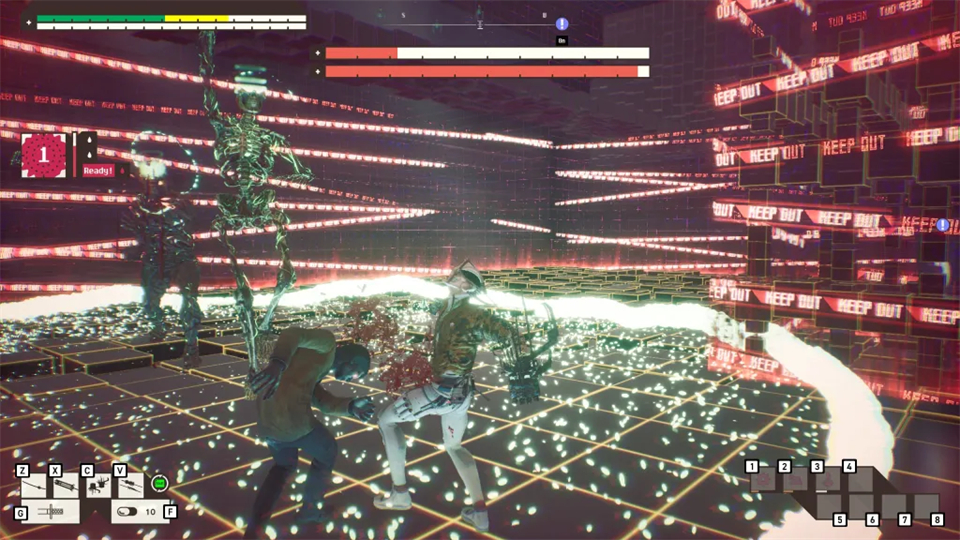Screen dimensions: 960x540
Task: Activate the crossbow-shaped tool slot
Action: [x=48, y=512]
